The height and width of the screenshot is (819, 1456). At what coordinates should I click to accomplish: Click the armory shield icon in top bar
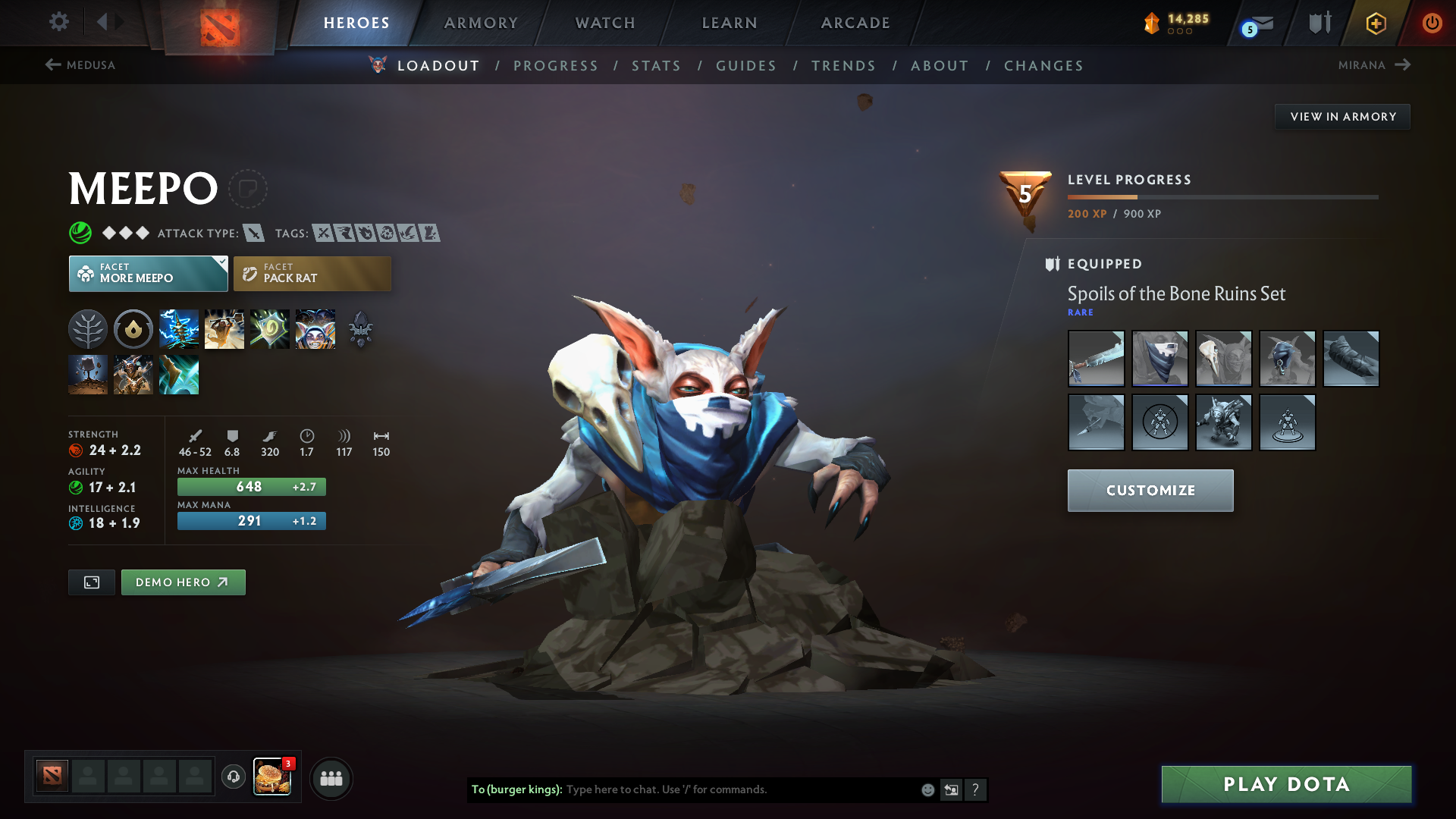coord(1319,22)
